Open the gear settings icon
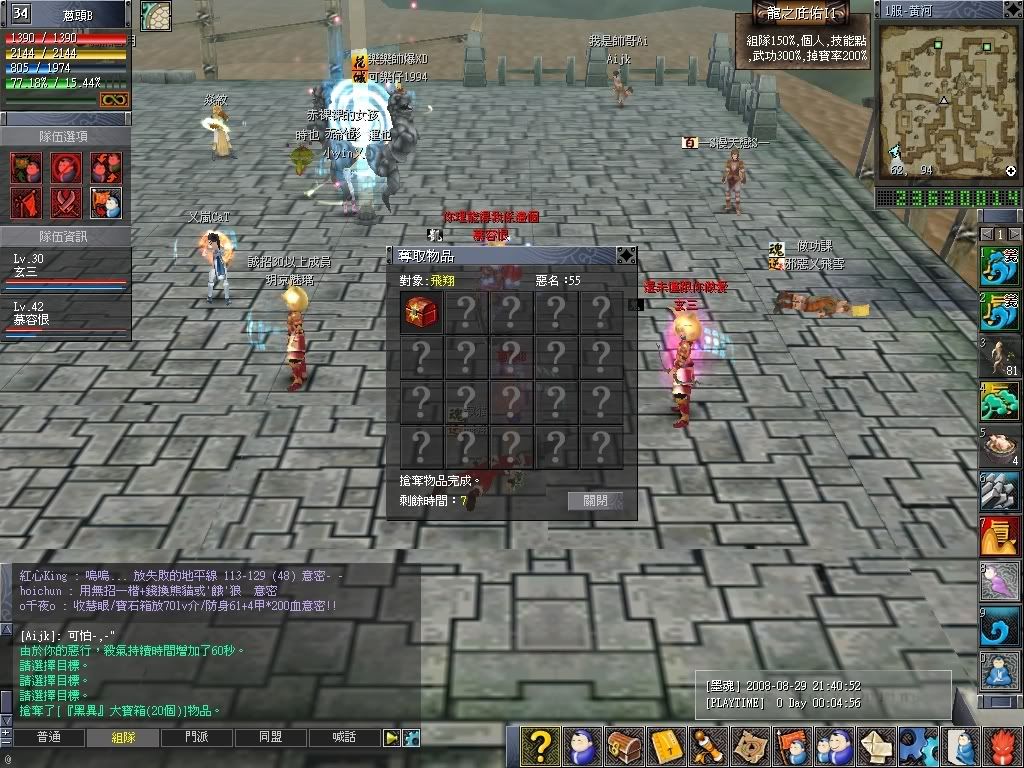Viewport: 1024px width, 768px height. click(918, 746)
